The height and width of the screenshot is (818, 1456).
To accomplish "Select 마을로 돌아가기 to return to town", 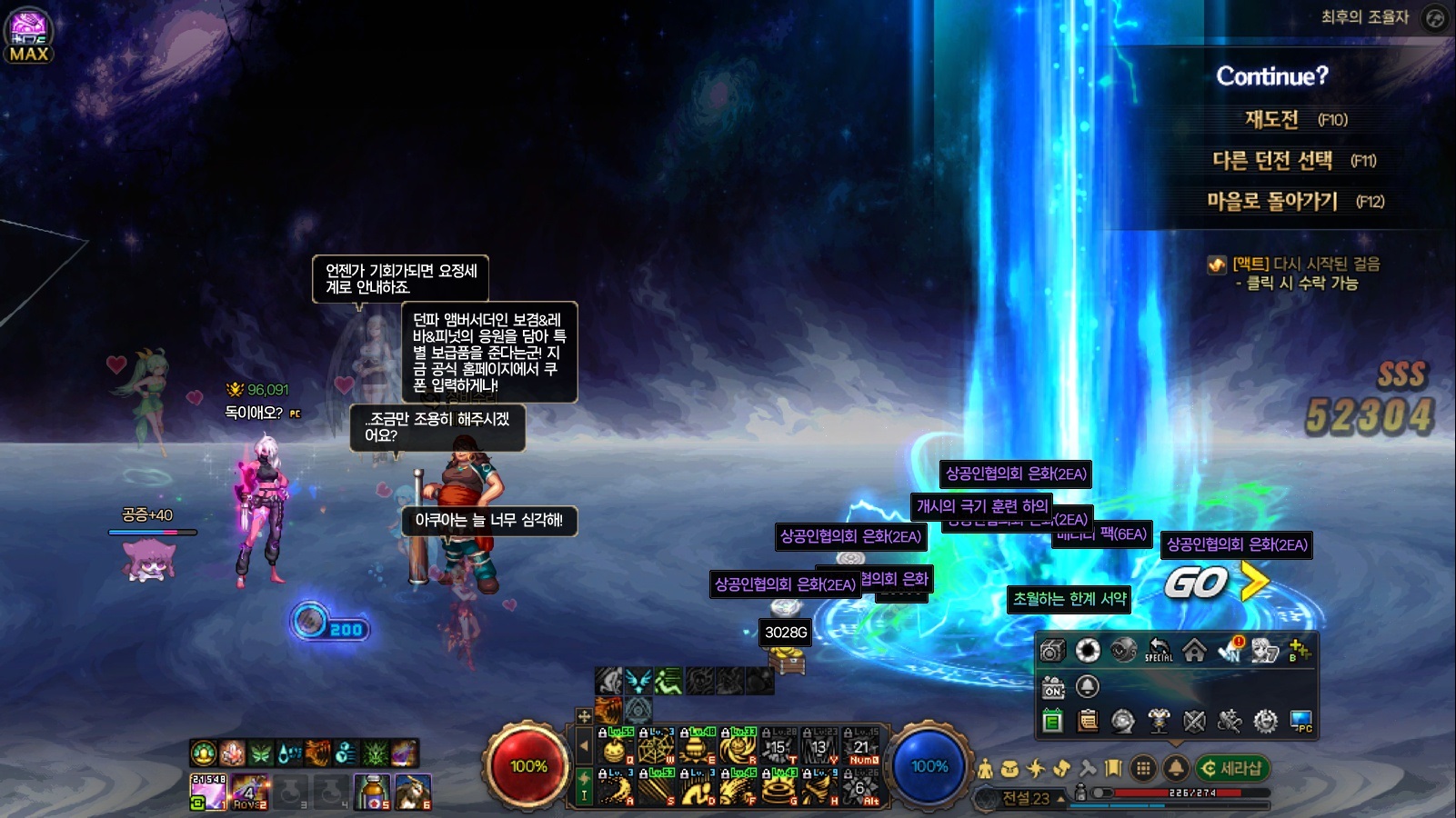I will tap(1272, 201).
